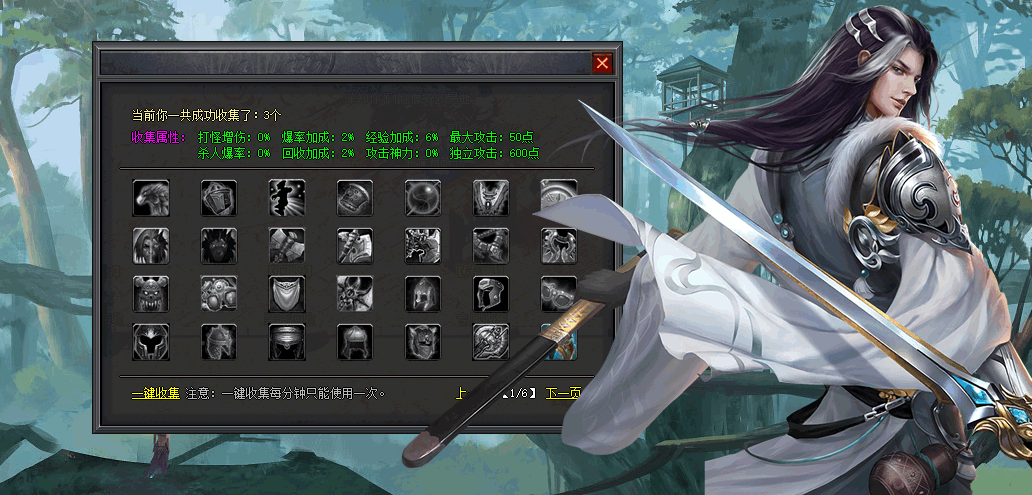The image size is (1032, 495).
Task: Pick the shield with face emblem icon
Action: click(423, 342)
